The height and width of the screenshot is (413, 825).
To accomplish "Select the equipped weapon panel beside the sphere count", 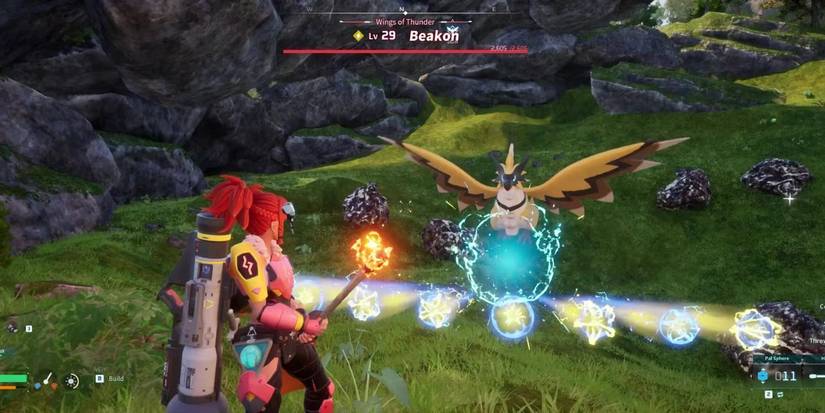I will (x=812, y=375).
